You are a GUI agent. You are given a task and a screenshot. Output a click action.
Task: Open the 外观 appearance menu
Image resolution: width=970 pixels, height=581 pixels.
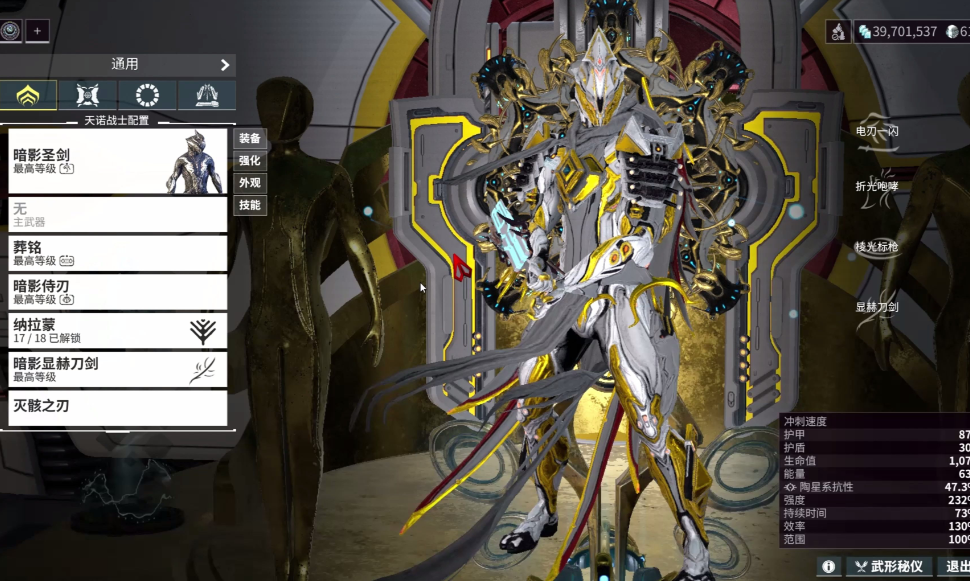click(x=249, y=183)
